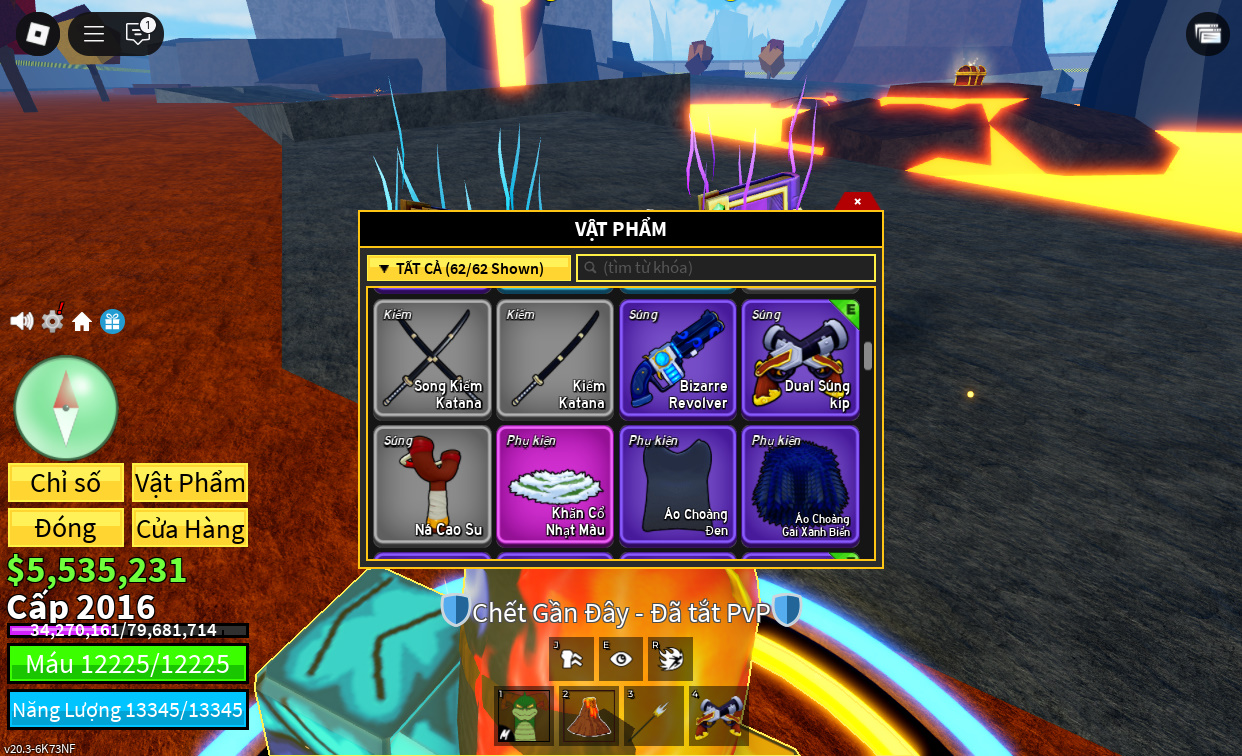Select the Bizarre Revolver gun
1242x756 pixels.
(678, 358)
